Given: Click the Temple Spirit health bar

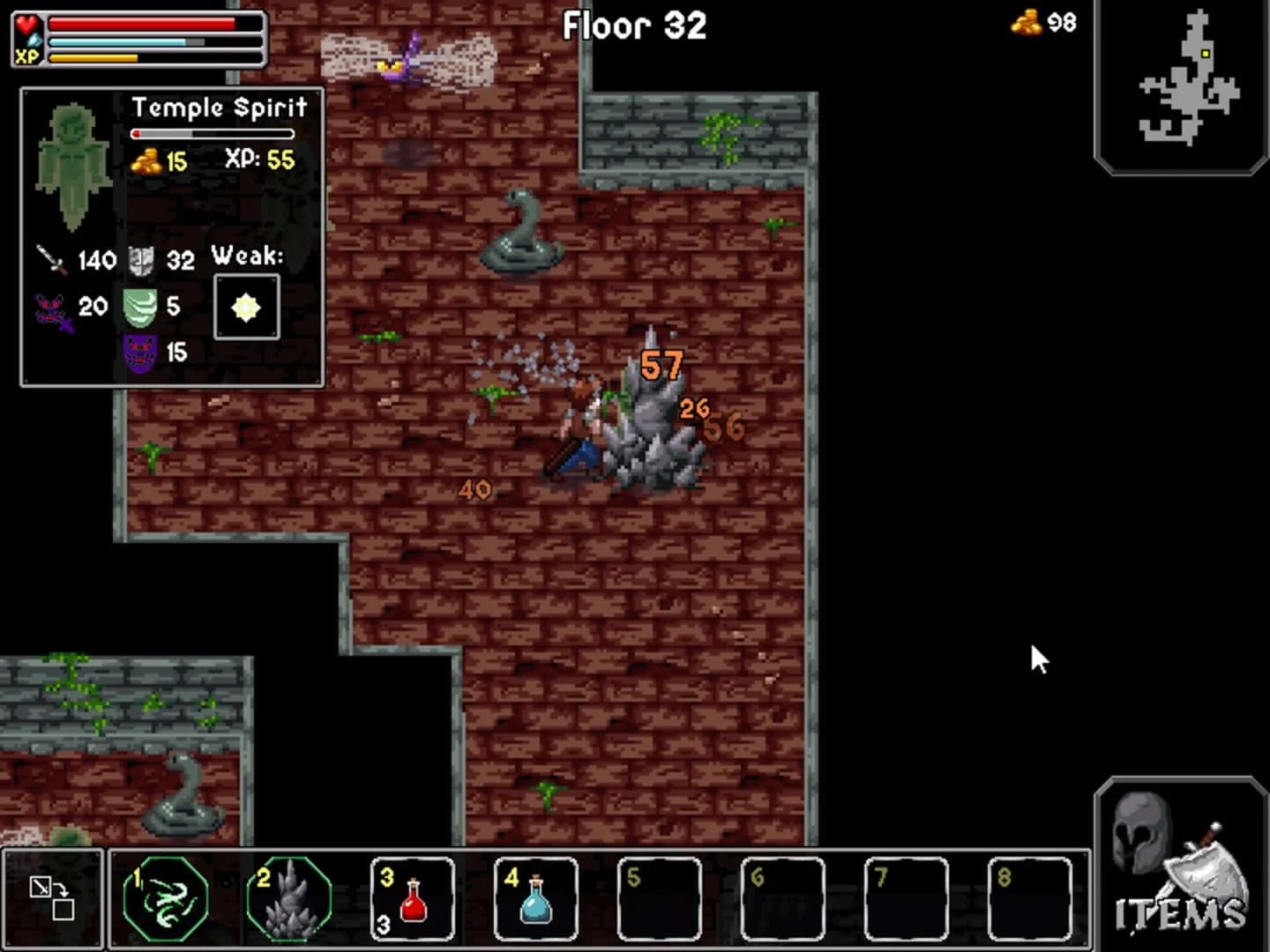Looking at the screenshot, I should [x=212, y=134].
